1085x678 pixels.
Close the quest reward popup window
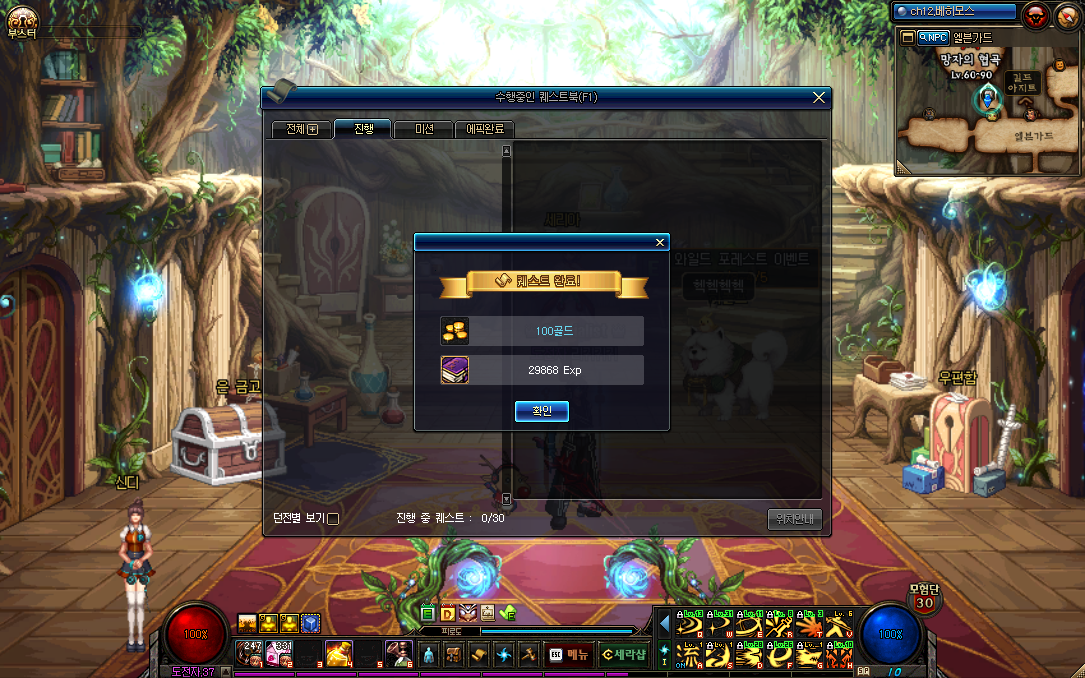coord(659,242)
